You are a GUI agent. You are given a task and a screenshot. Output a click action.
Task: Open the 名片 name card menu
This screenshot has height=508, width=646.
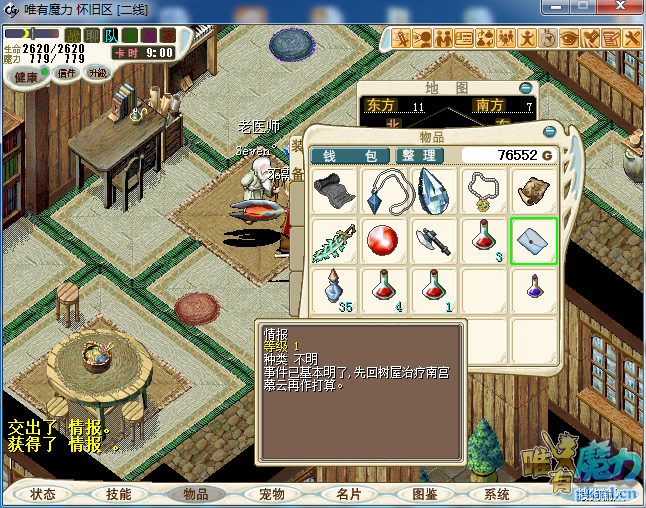[x=348, y=494]
